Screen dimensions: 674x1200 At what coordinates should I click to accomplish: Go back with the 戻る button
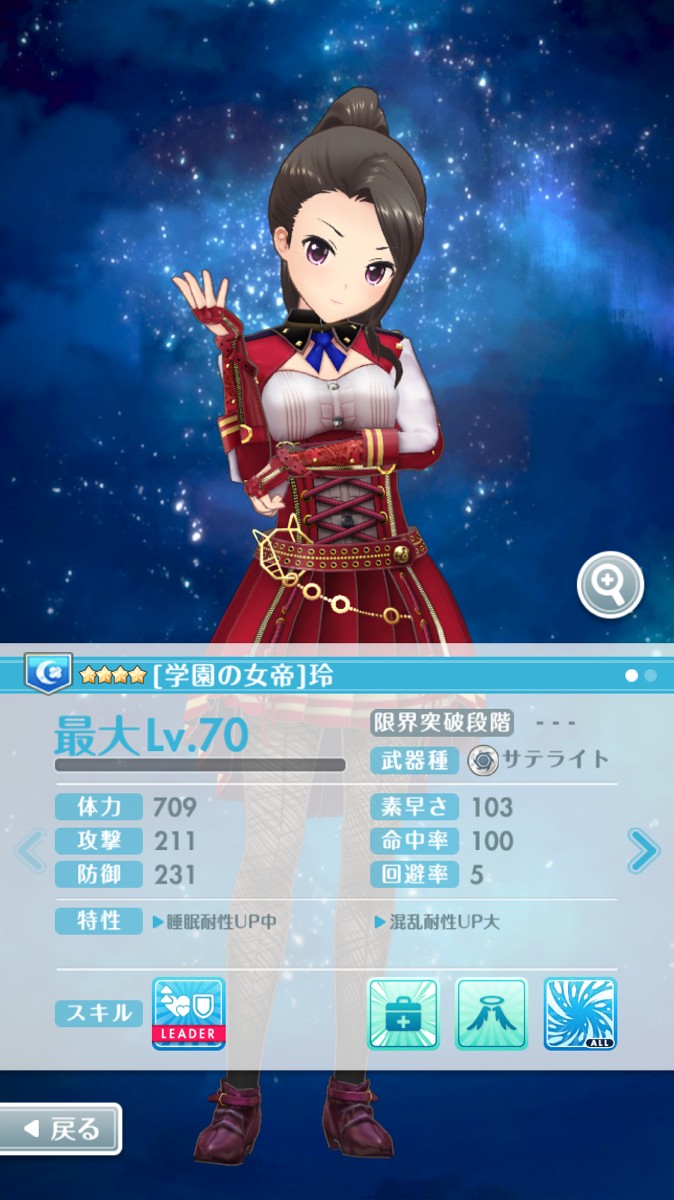(60, 1129)
